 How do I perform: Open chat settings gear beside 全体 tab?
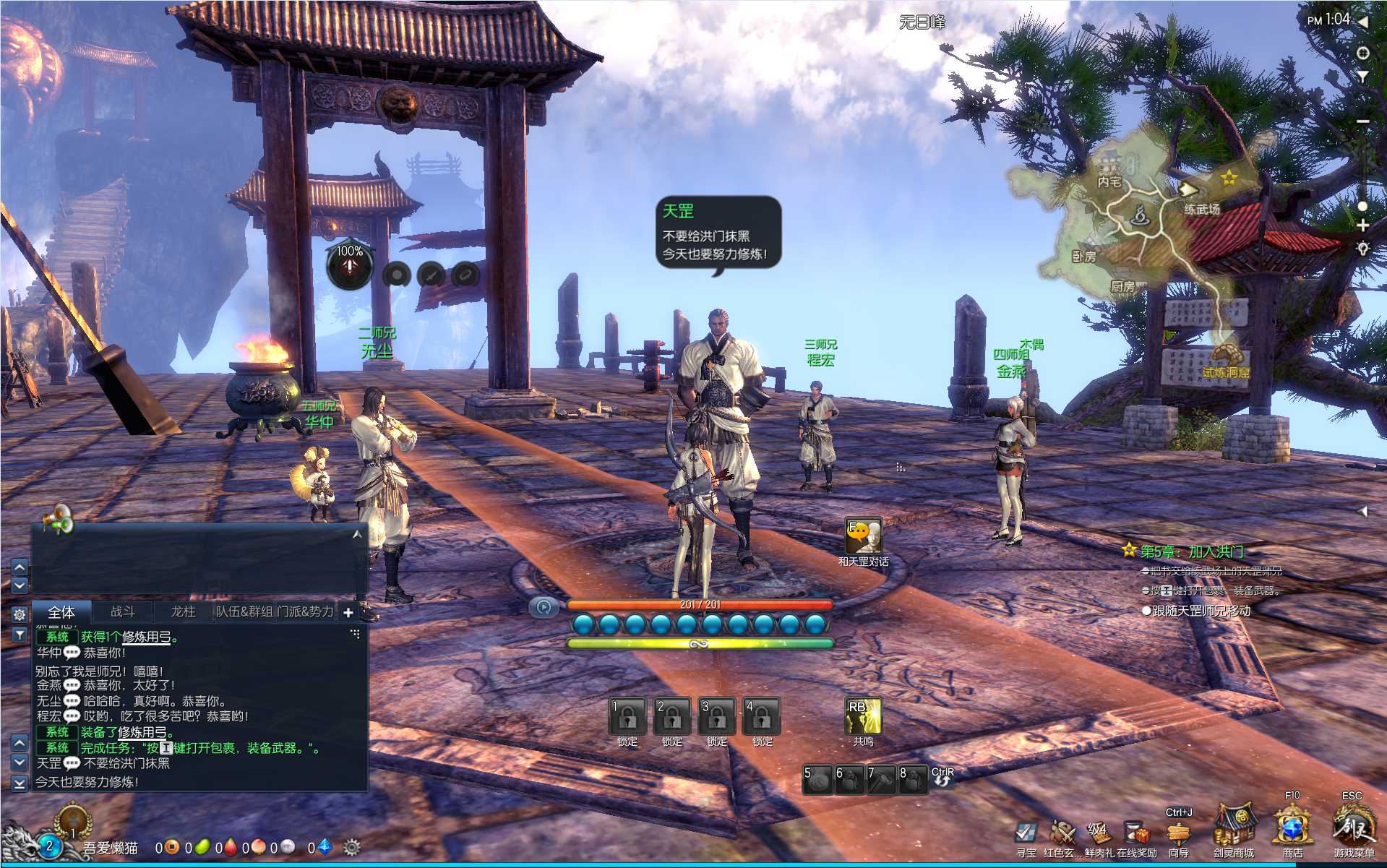tap(20, 614)
